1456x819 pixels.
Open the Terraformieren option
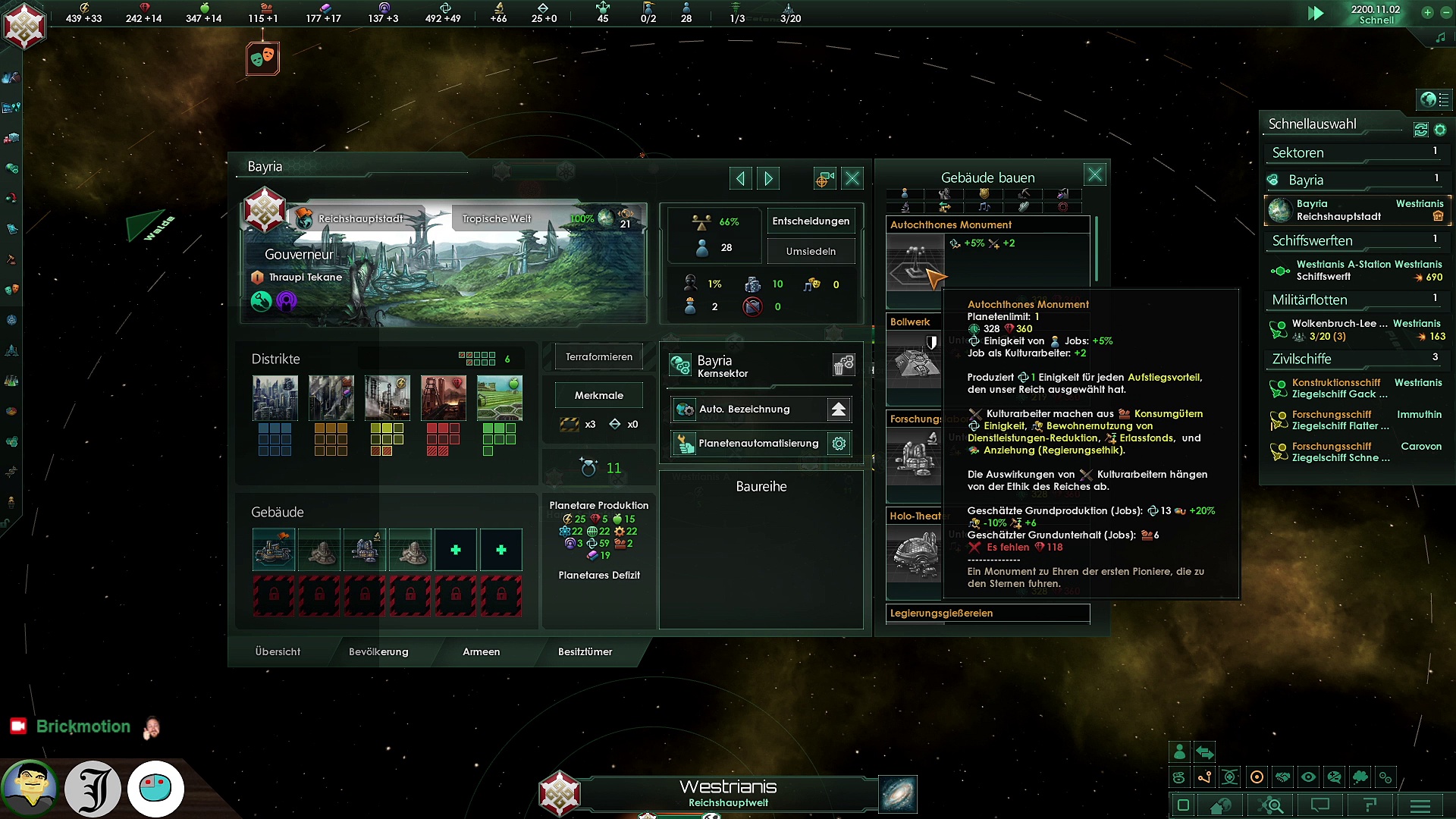598,356
